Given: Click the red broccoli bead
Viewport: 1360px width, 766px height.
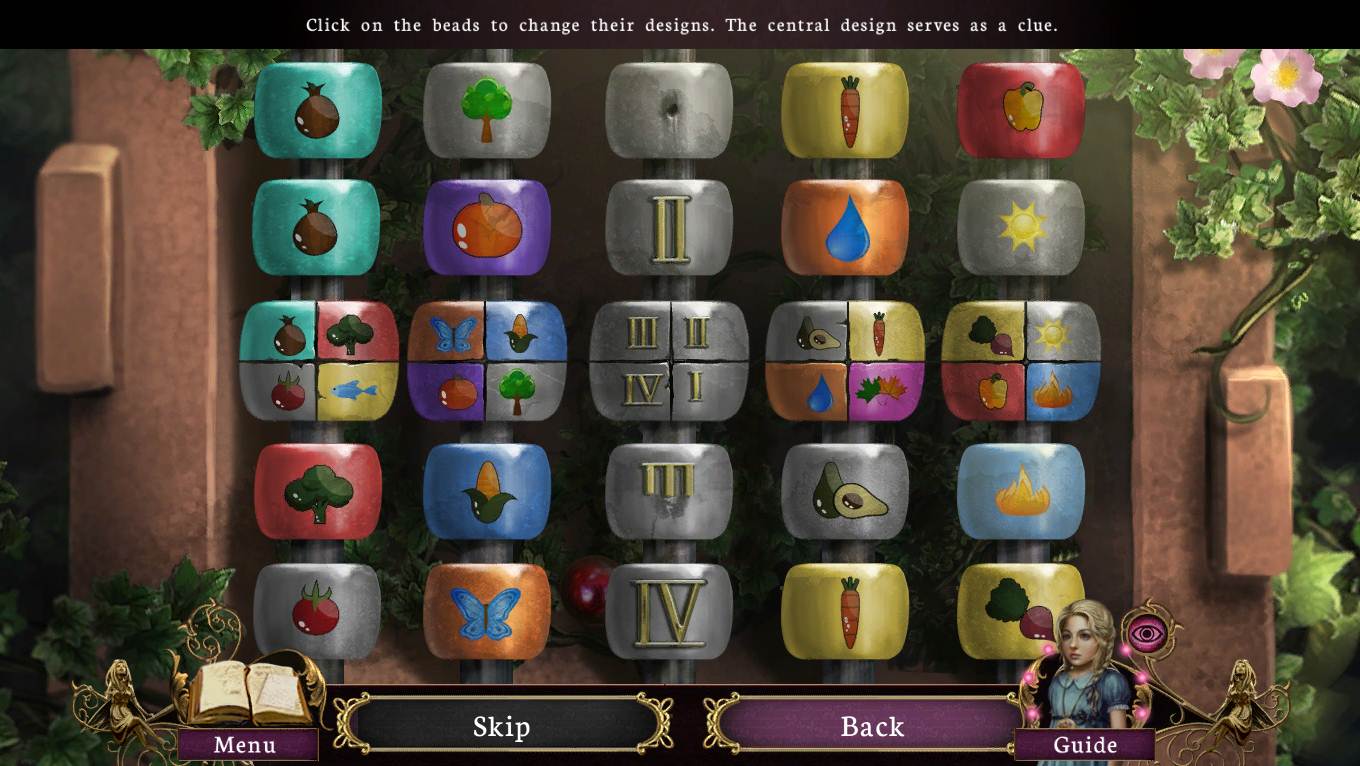Looking at the screenshot, I should pos(318,492).
